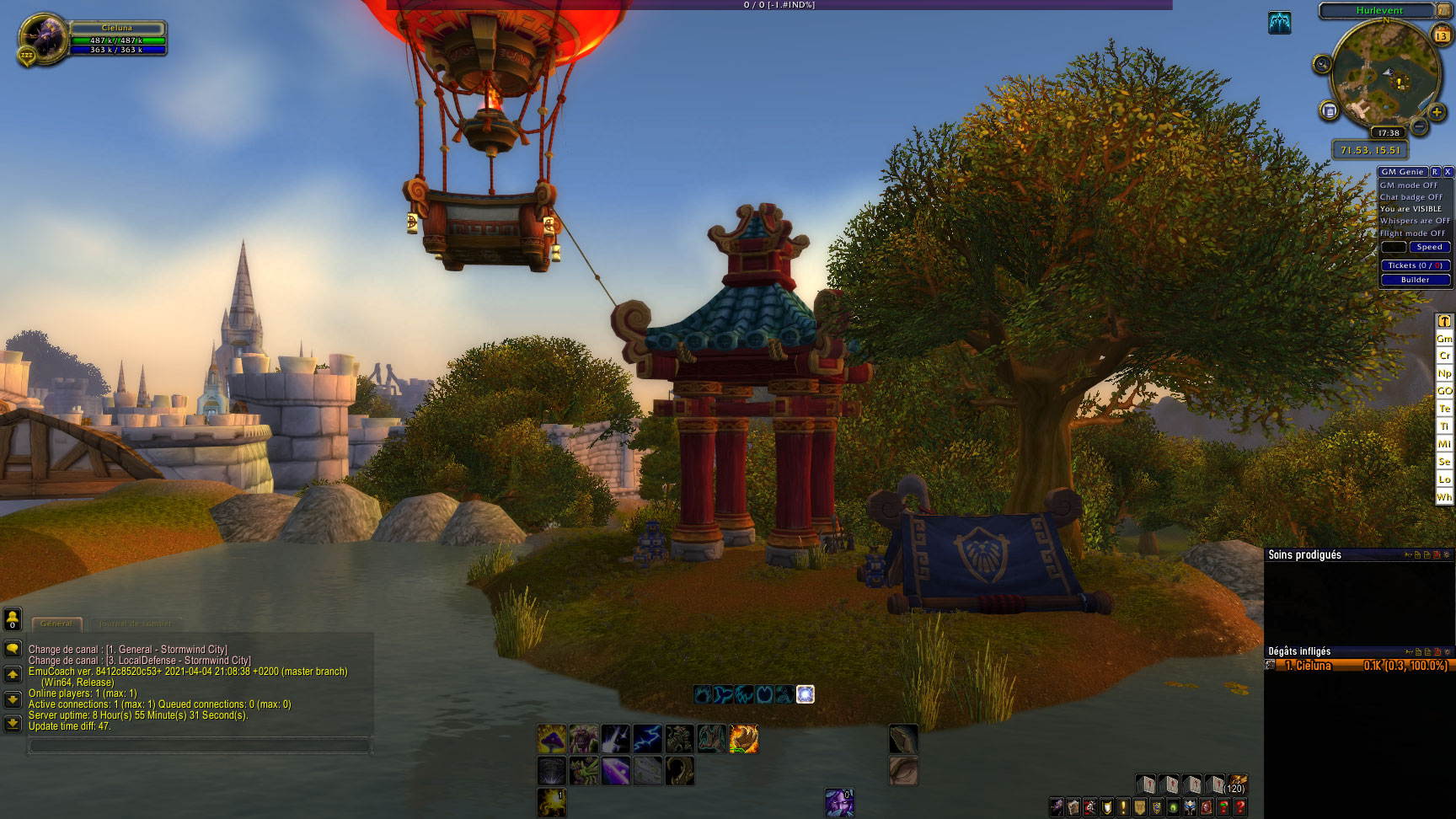Activate the purple mushroom ability
This screenshot has width=1456, height=819.
552,739
